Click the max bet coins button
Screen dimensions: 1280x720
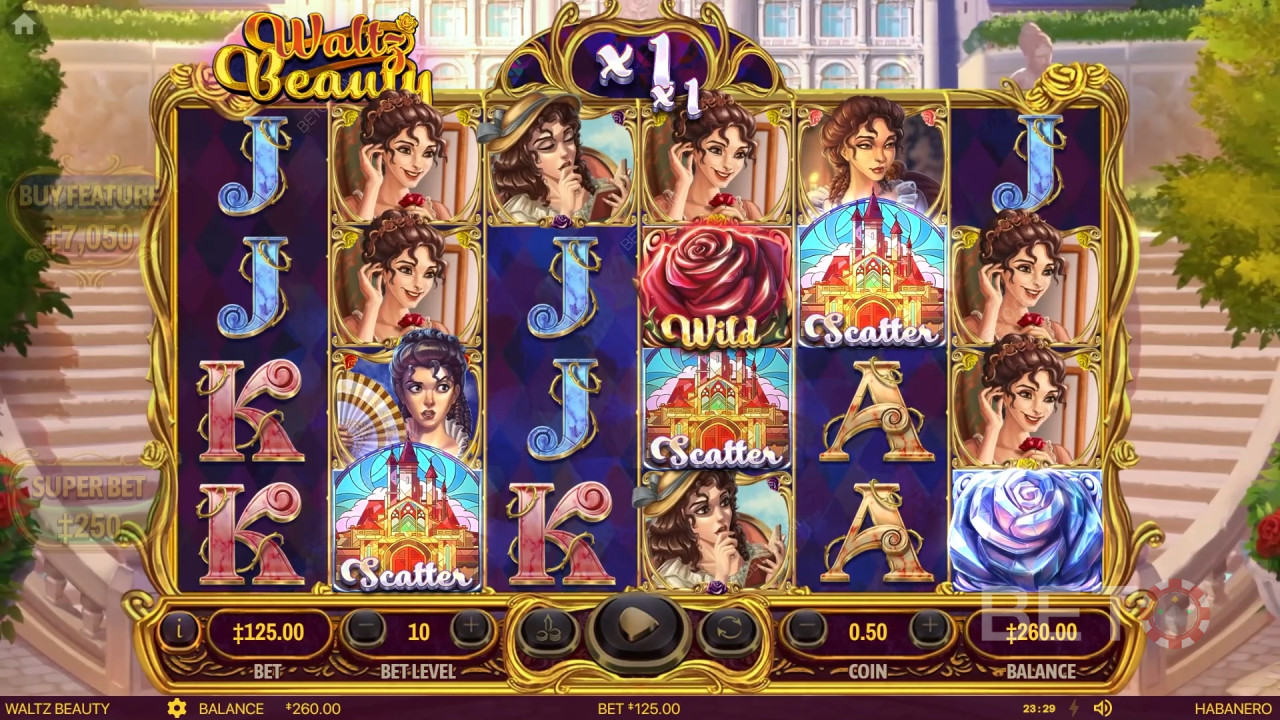click(x=549, y=630)
